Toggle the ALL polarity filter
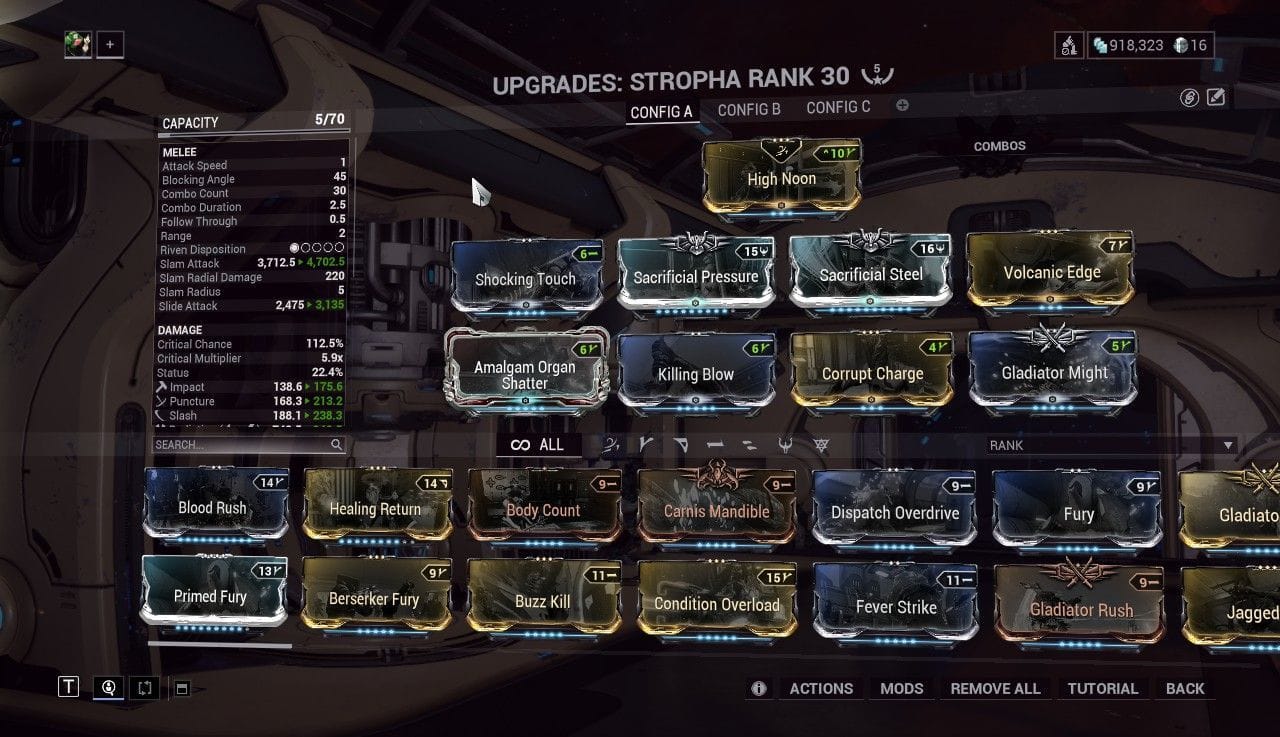Screen dimensions: 1280x737 540,446
